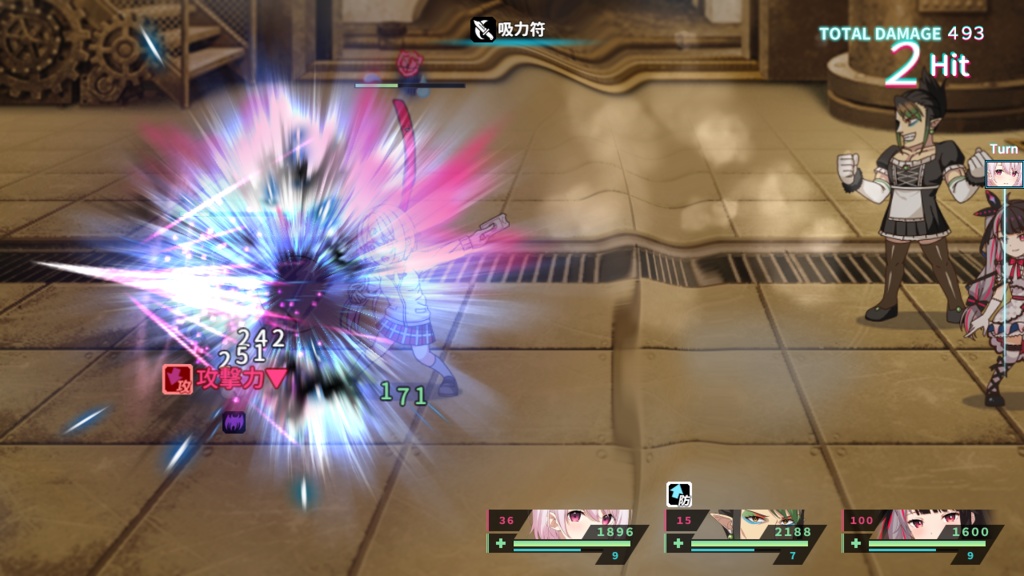Click the attack down debuff icon
This screenshot has height=576, width=1024.
click(x=178, y=379)
